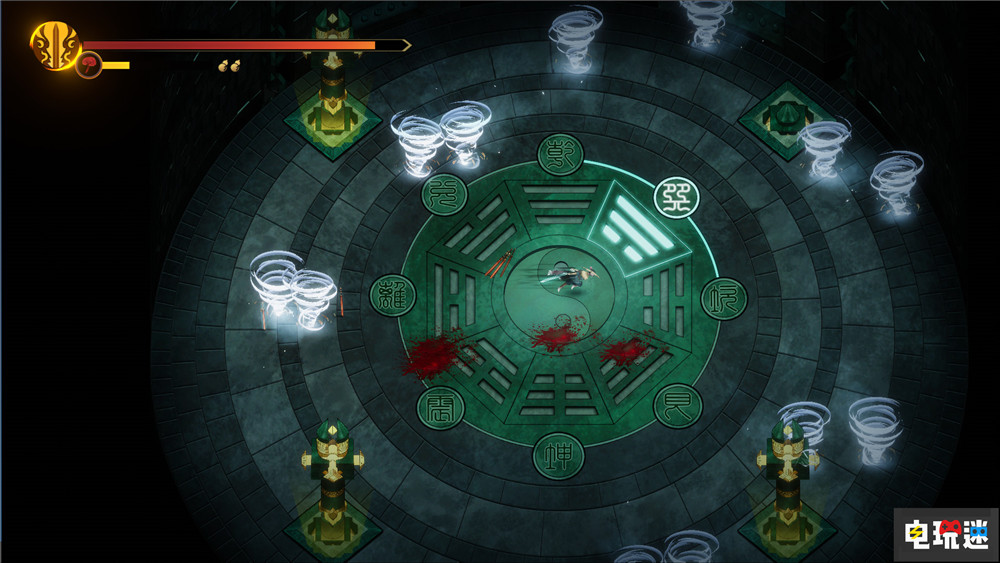This screenshot has height=563, width=1000.
Task: Click the golden sword emblem icon
Action: (54, 45)
